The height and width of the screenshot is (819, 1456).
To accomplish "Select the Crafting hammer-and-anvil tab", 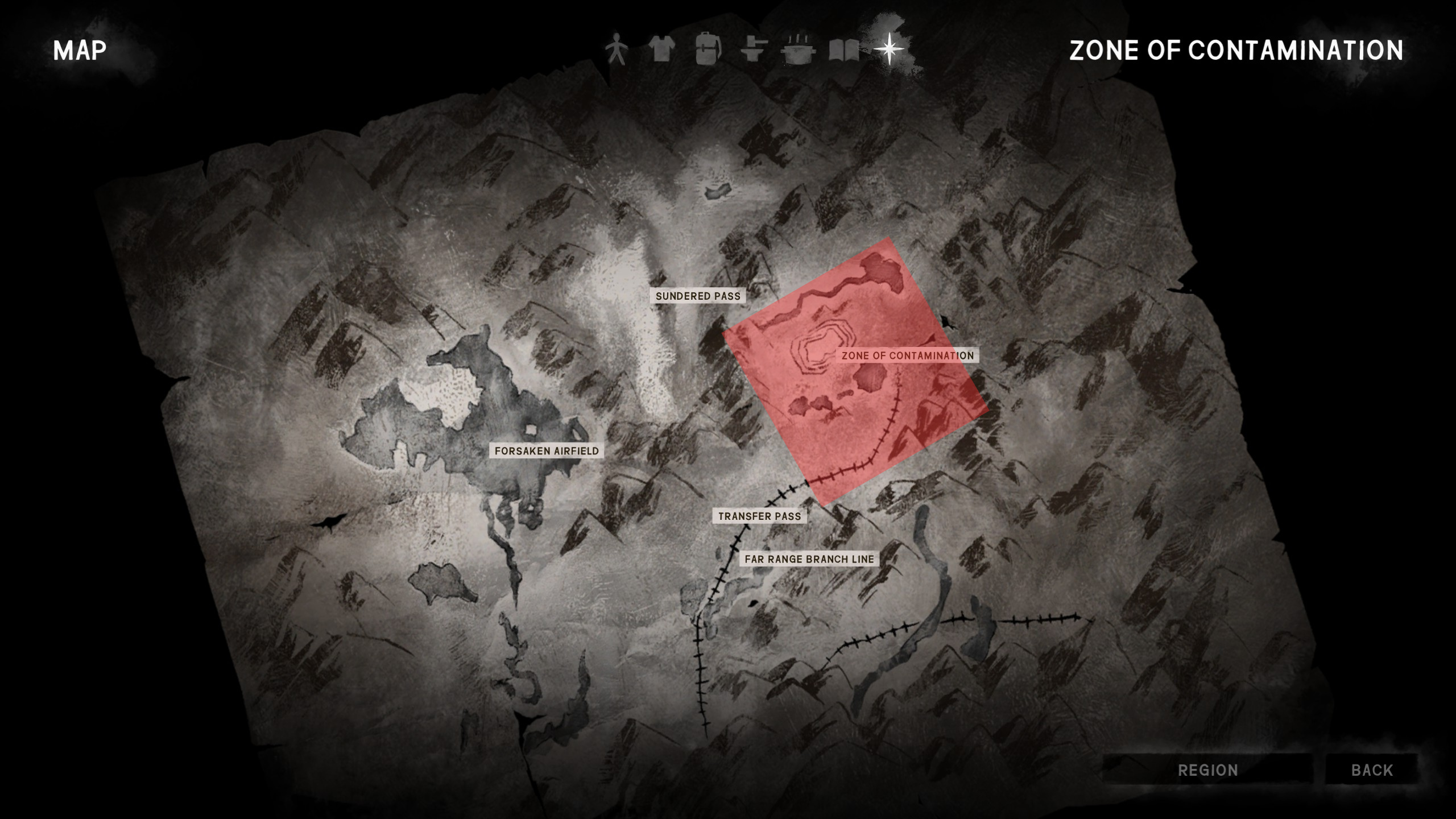I will point(754,50).
